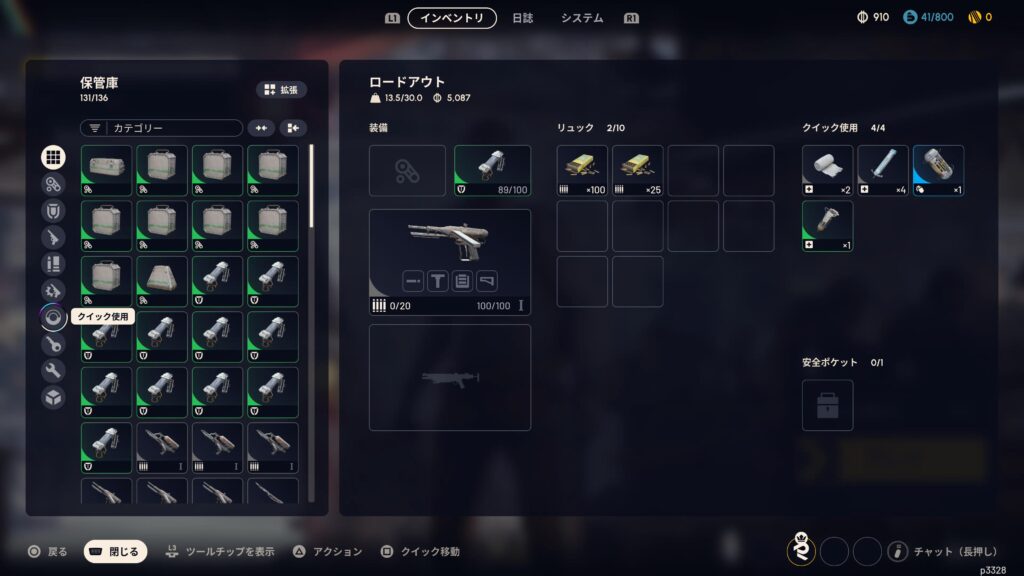Click the 拡張 stash expand button

(281, 90)
